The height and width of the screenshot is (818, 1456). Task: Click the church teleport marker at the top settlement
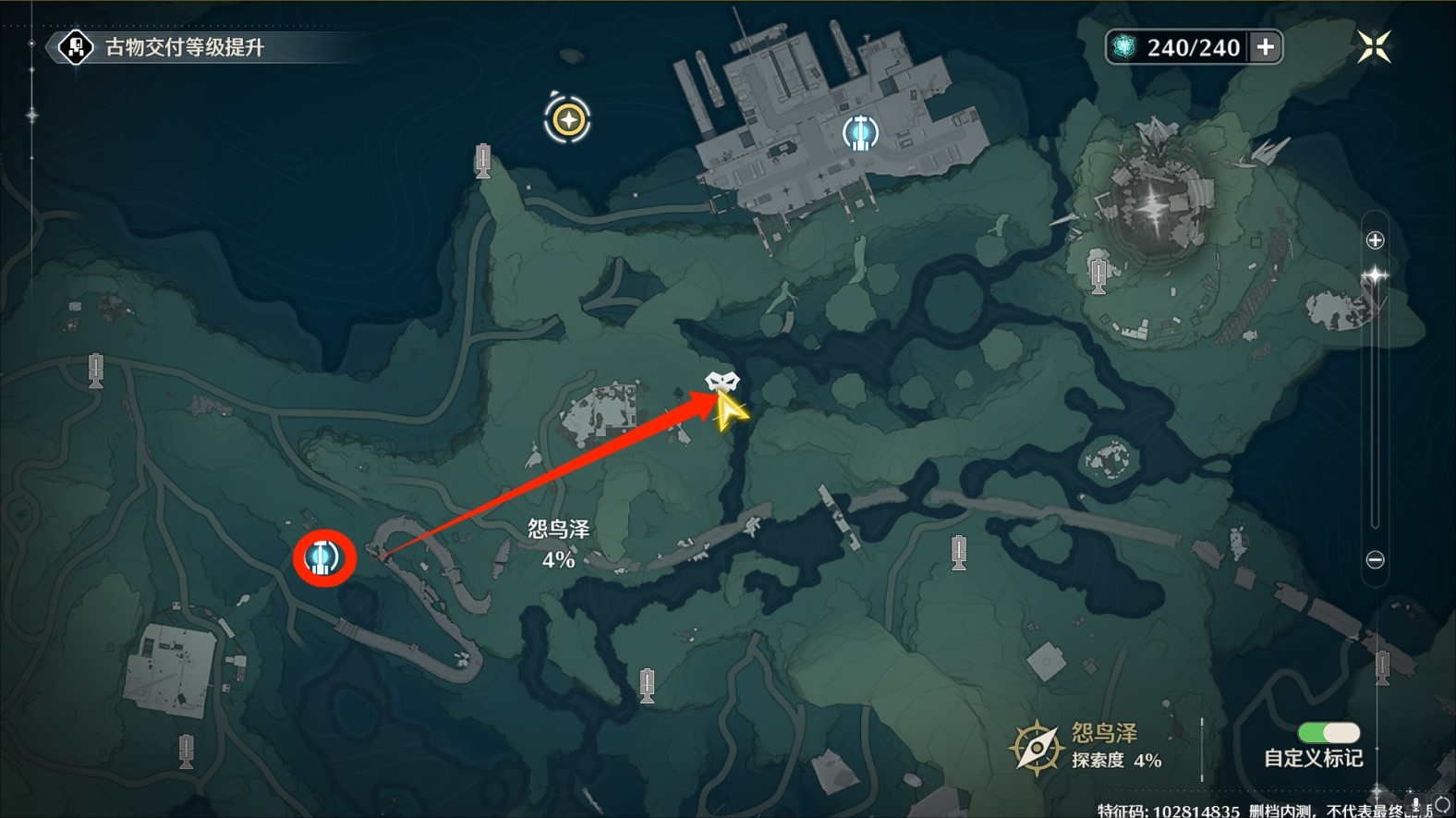(x=859, y=132)
